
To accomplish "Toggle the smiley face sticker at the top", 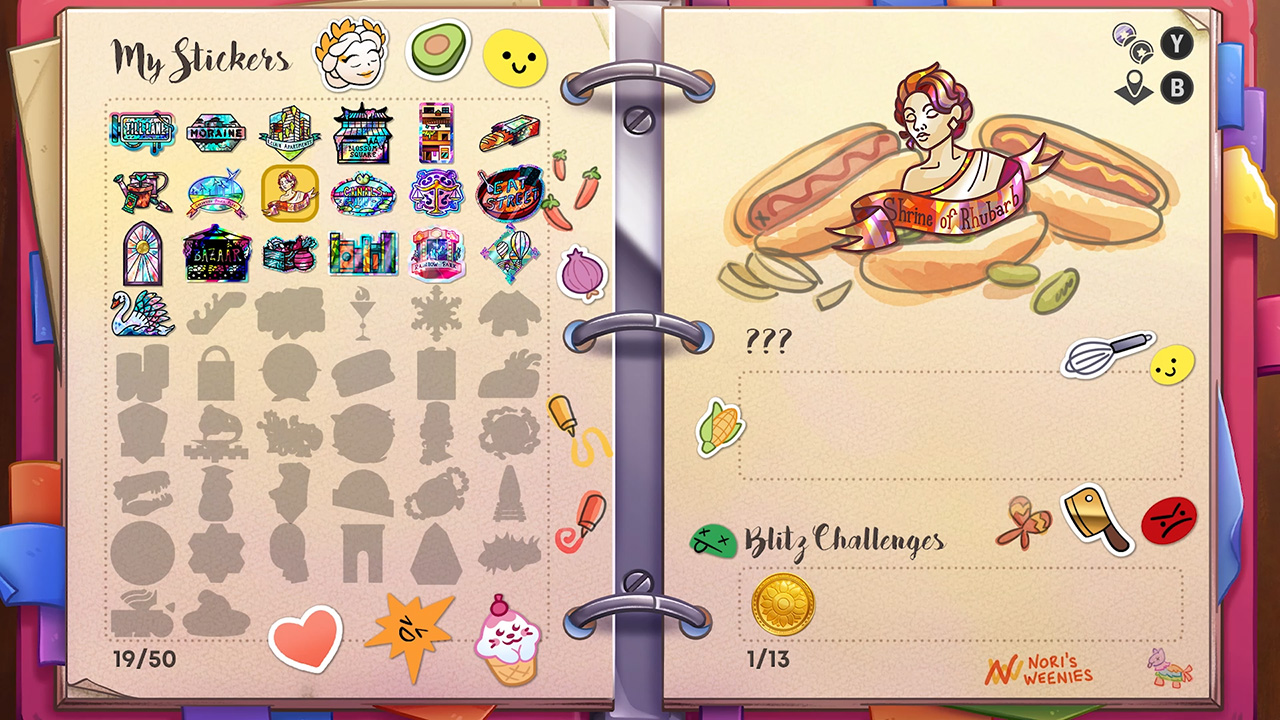I will coord(514,56).
